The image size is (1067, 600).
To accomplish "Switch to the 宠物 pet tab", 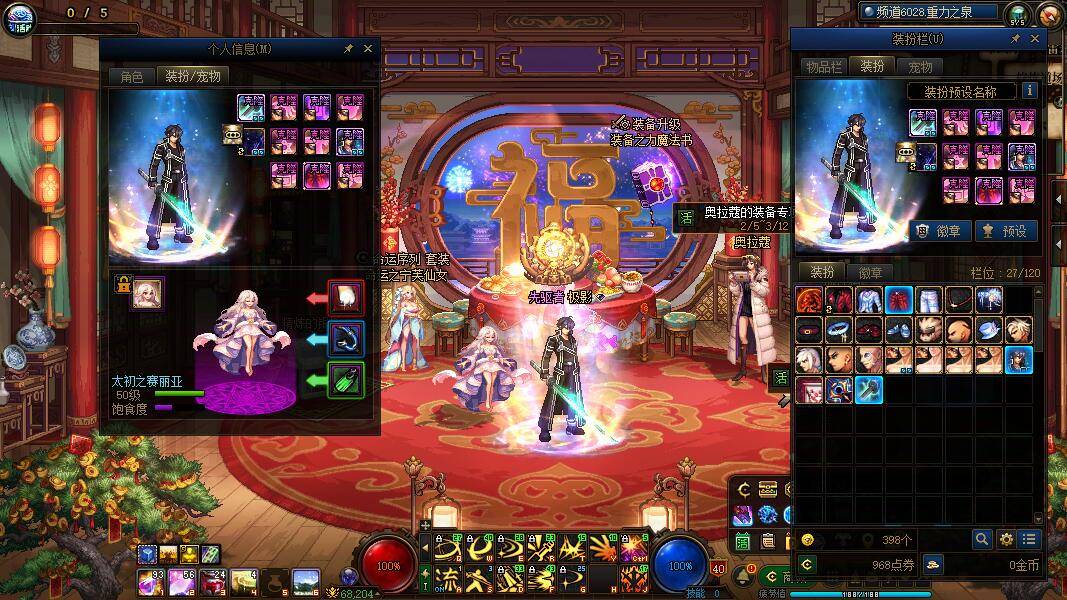I will 920,67.
